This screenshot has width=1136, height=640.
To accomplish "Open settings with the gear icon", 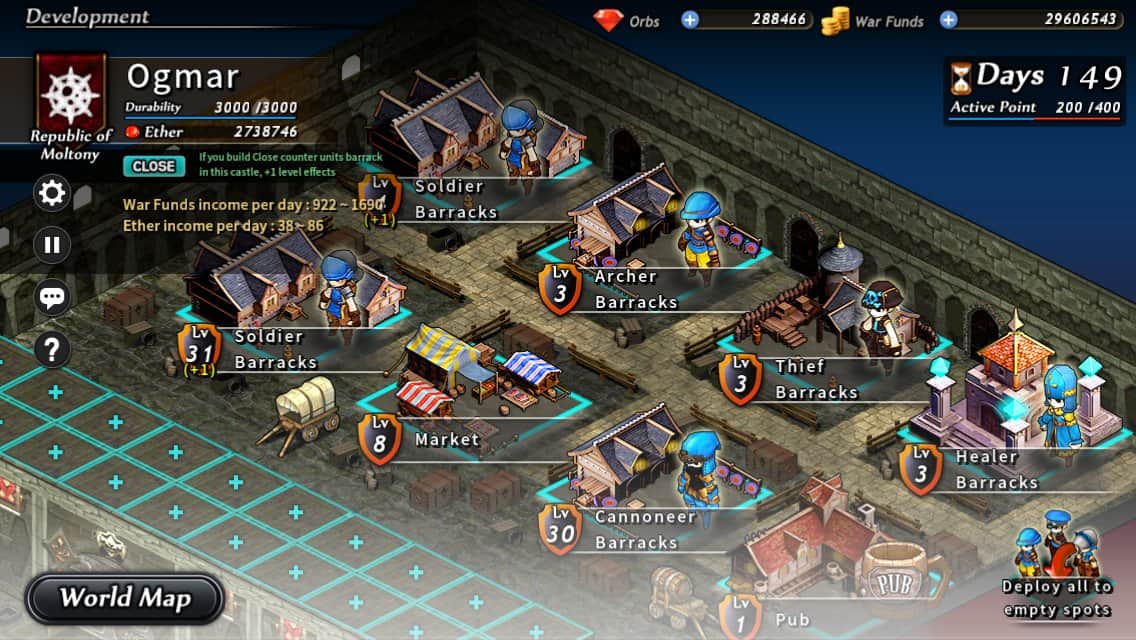I will 52,193.
